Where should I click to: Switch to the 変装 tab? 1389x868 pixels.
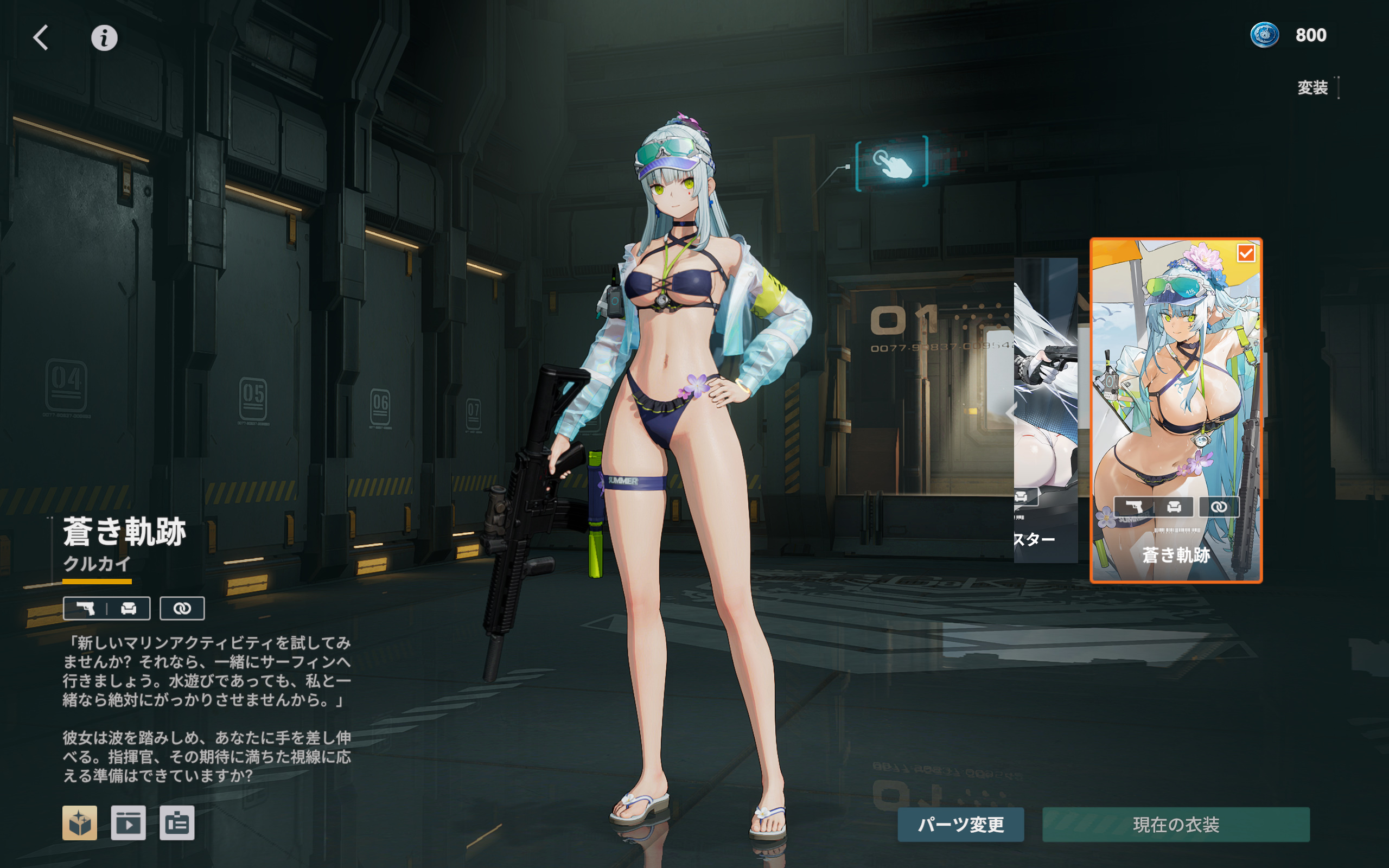[x=1312, y=88]
